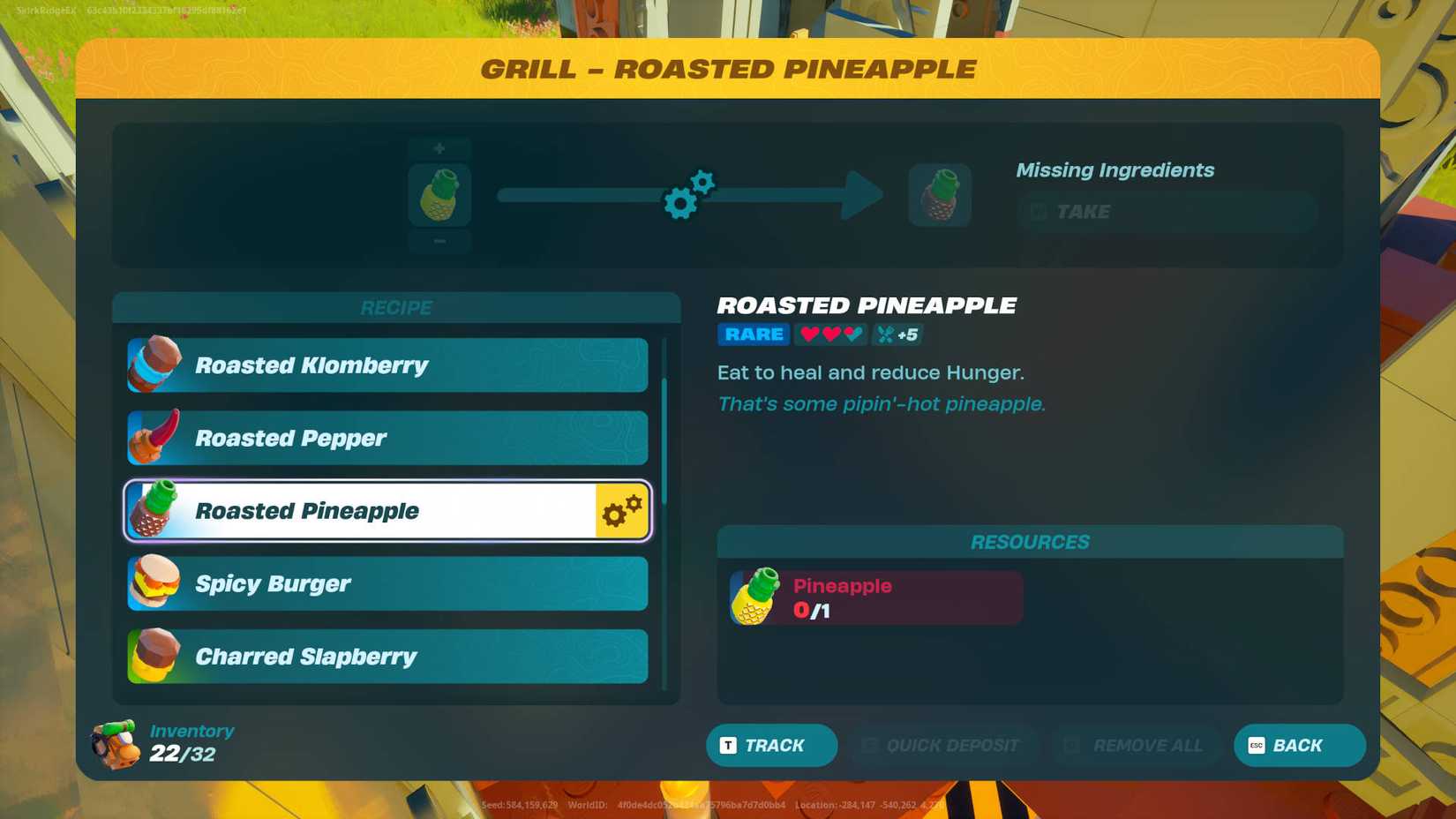1456x819 pixels.
Task: Click the RARE rarity badge
Action: [753, 334]
